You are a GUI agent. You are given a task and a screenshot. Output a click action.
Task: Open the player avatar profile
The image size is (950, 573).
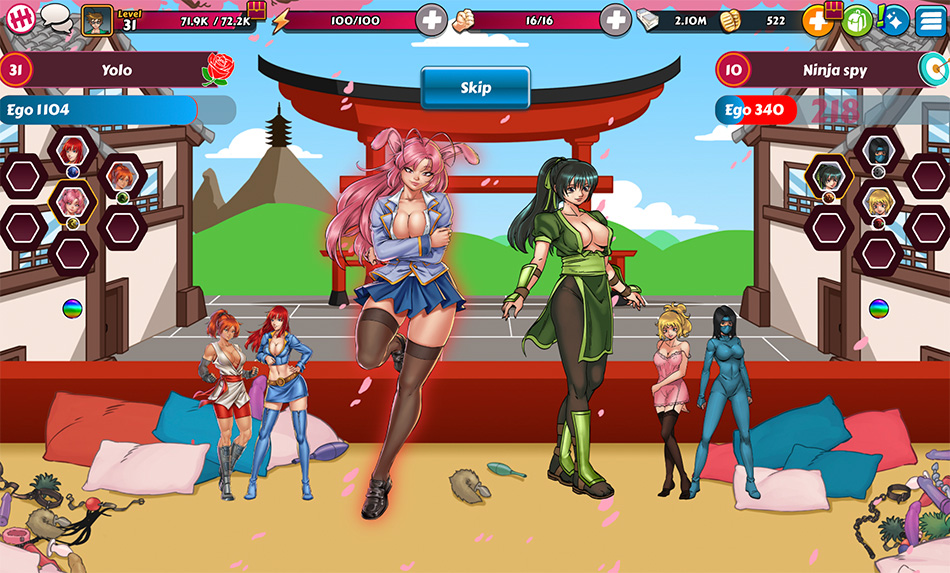pos(97,20)
